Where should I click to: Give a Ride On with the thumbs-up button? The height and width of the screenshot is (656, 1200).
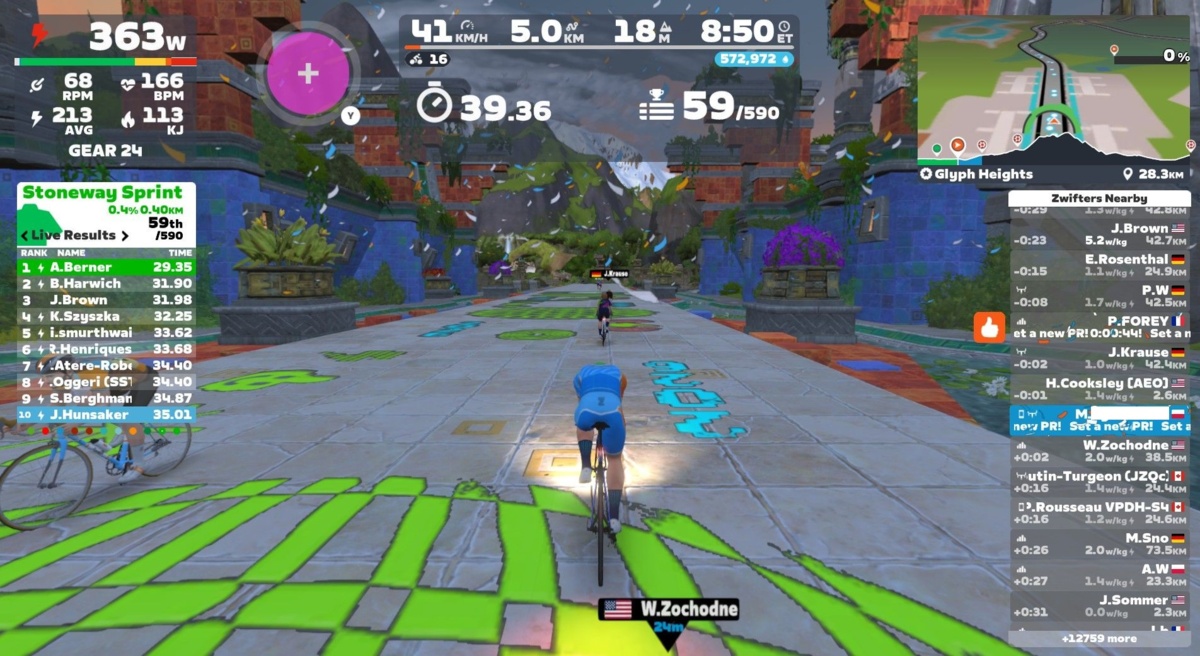990,326
